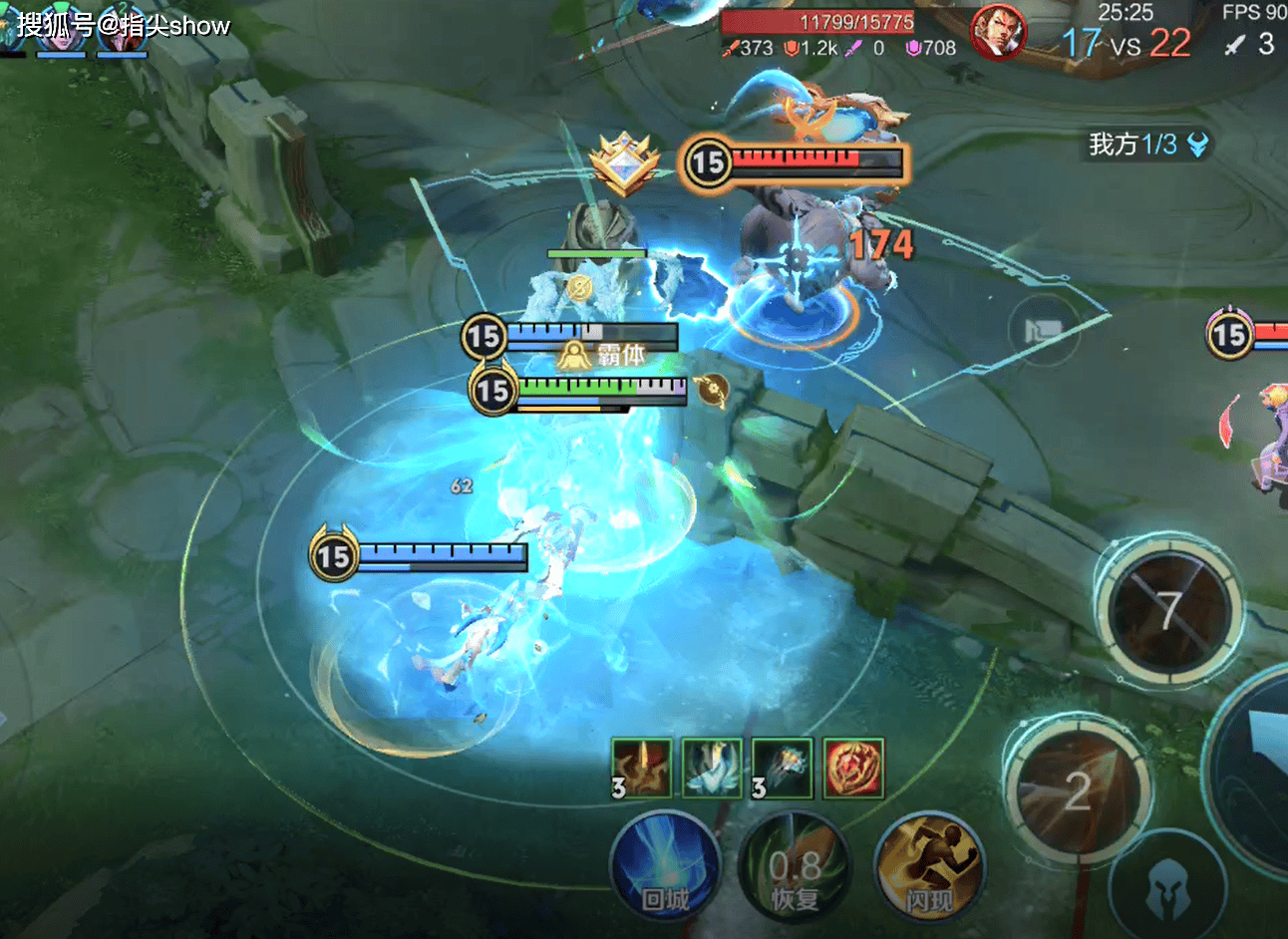Image resolution: width=1288 pixels, height=939 pixels.
Task: Trigger the skill showing cooldown 7
Action: pyautogui.click(x=1168, y=609)
